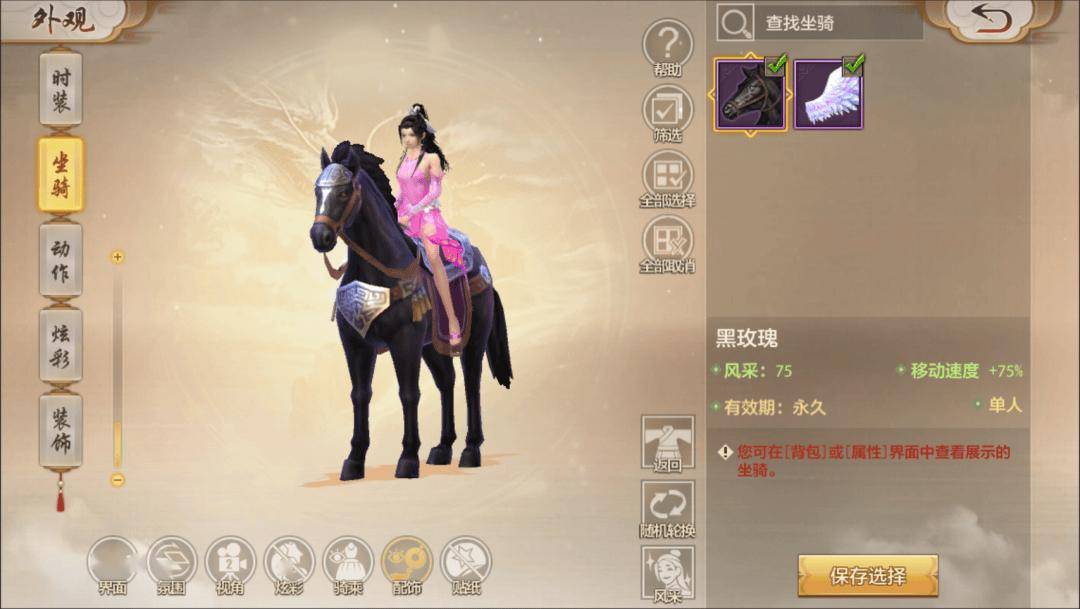1080x609 pixels.
Task: Click 全部取消 to deselect all
Action: 668,242
